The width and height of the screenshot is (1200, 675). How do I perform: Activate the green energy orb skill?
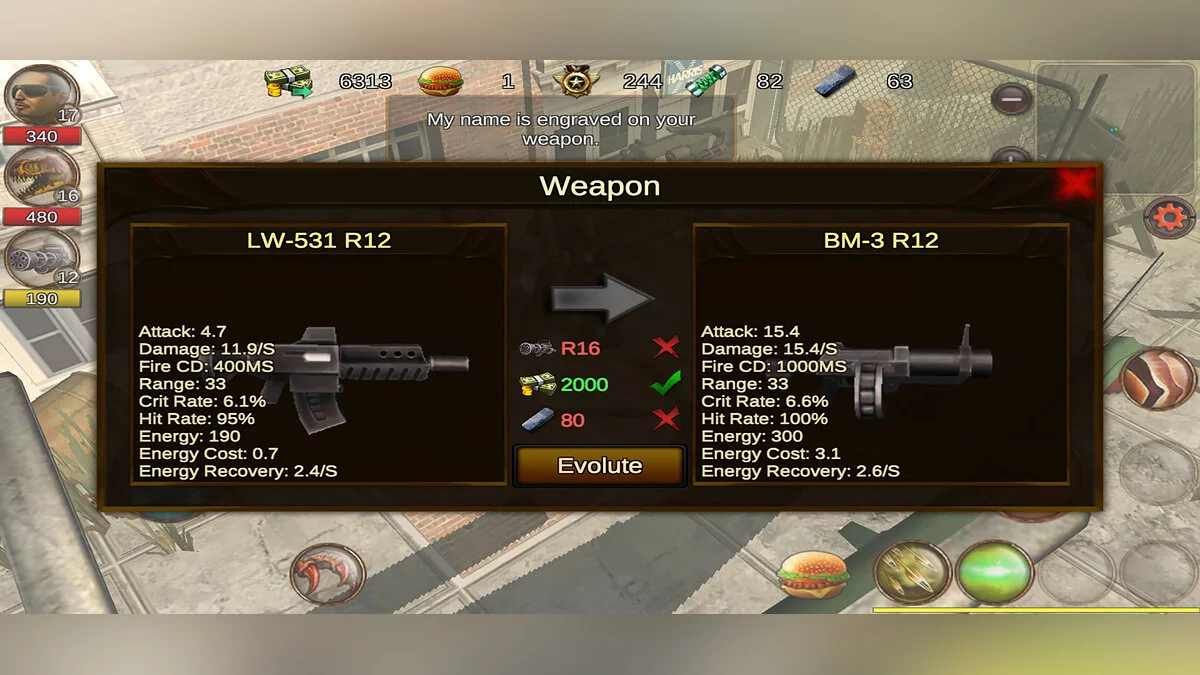pyautogui.click(x=994, y=573)
